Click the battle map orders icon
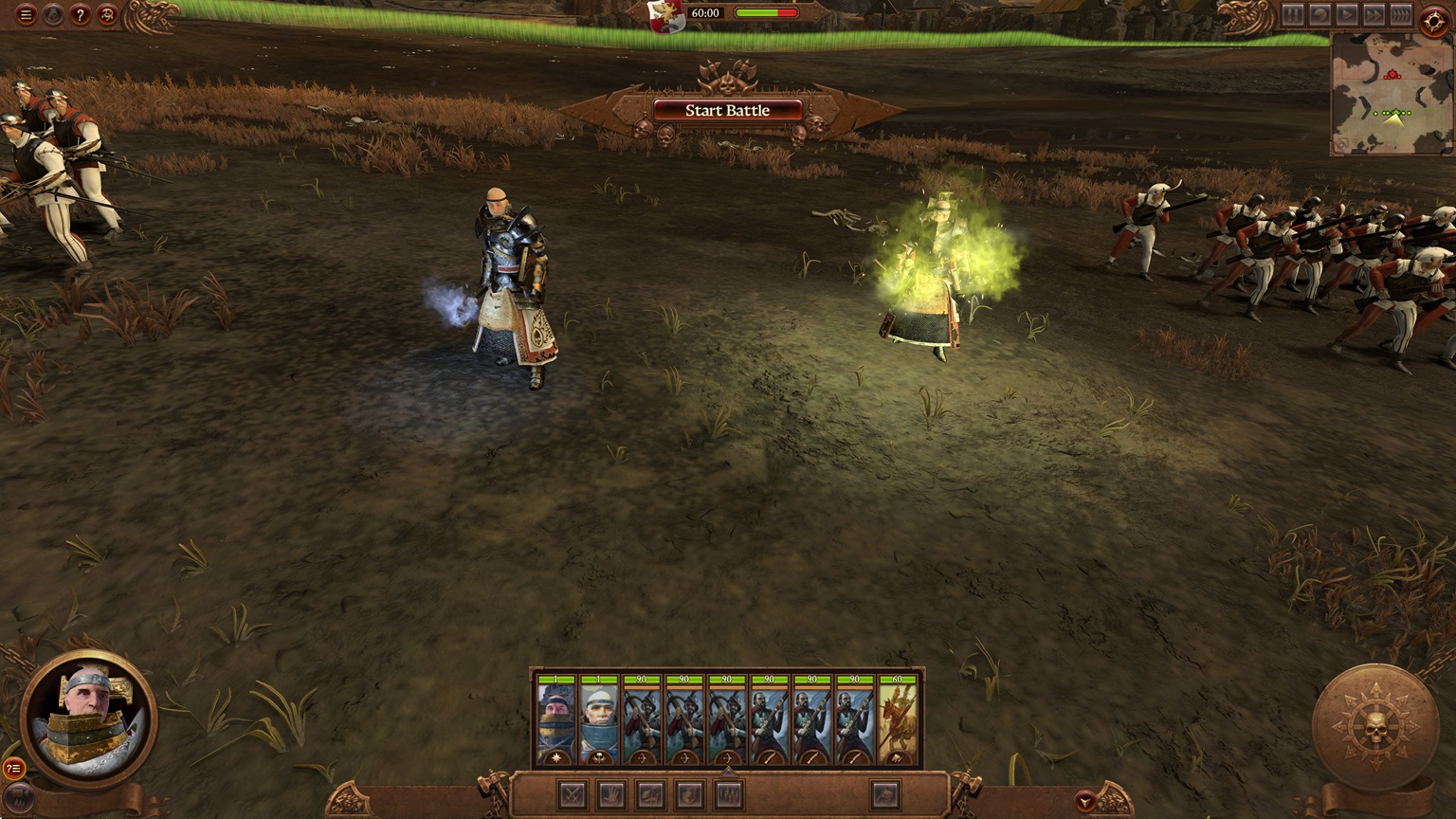 pos(650,792)
